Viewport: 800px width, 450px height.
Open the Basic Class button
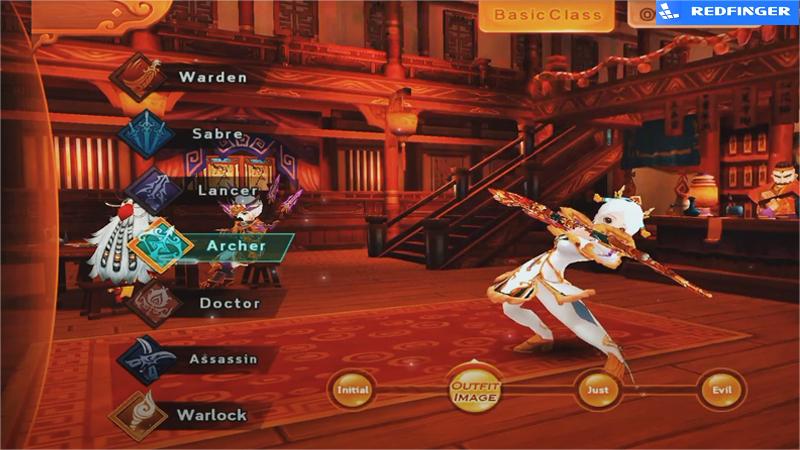point(546,15)
